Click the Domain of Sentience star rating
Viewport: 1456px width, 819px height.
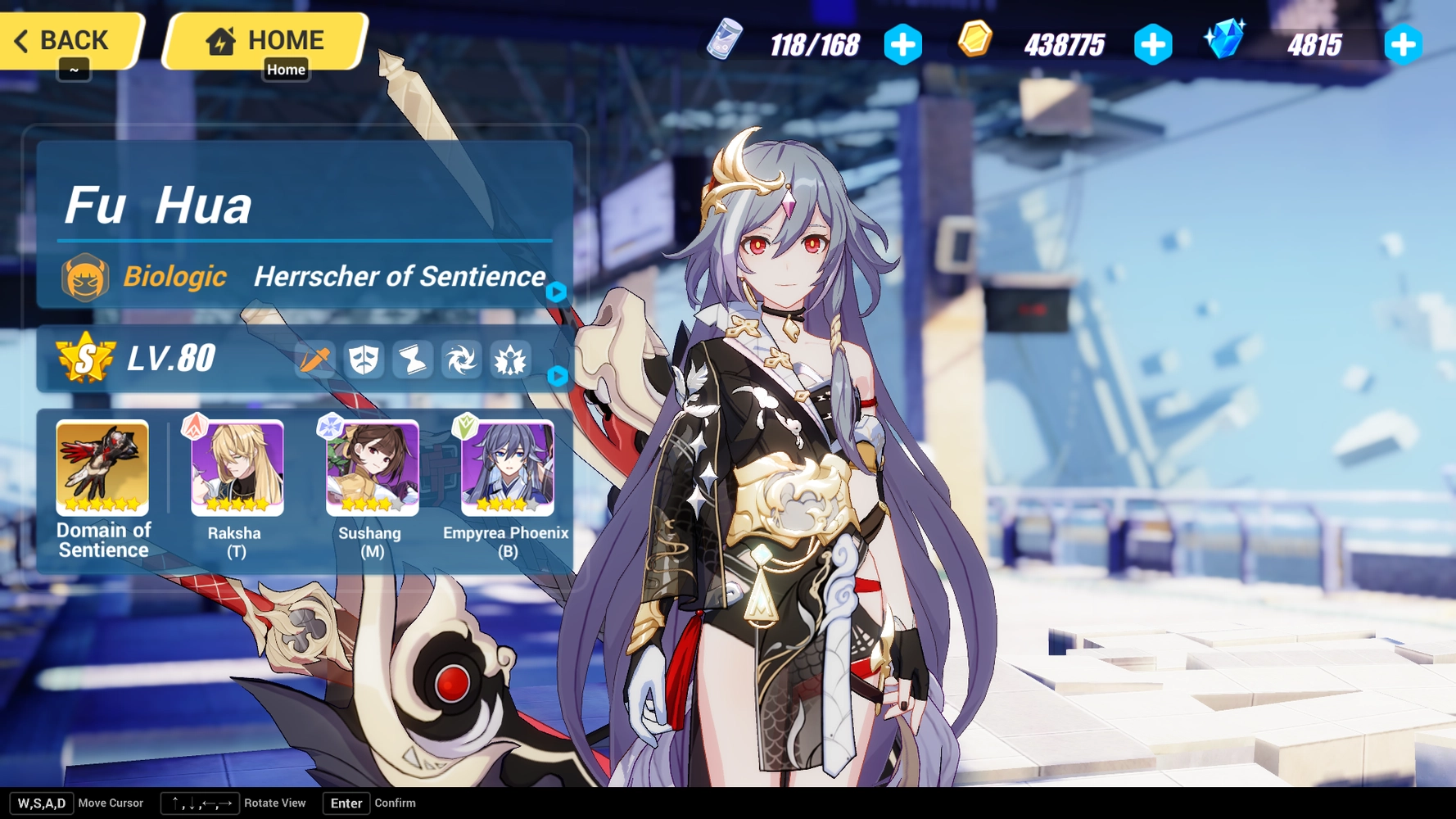point(102,504)
